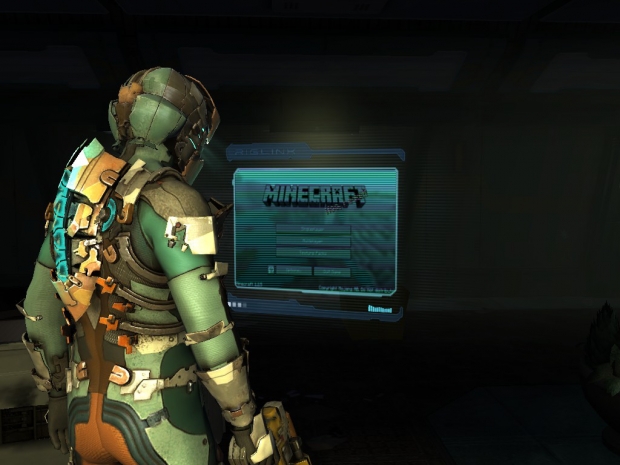Click the small language icon button
The image size is (620, 465).
click(271, 270)
